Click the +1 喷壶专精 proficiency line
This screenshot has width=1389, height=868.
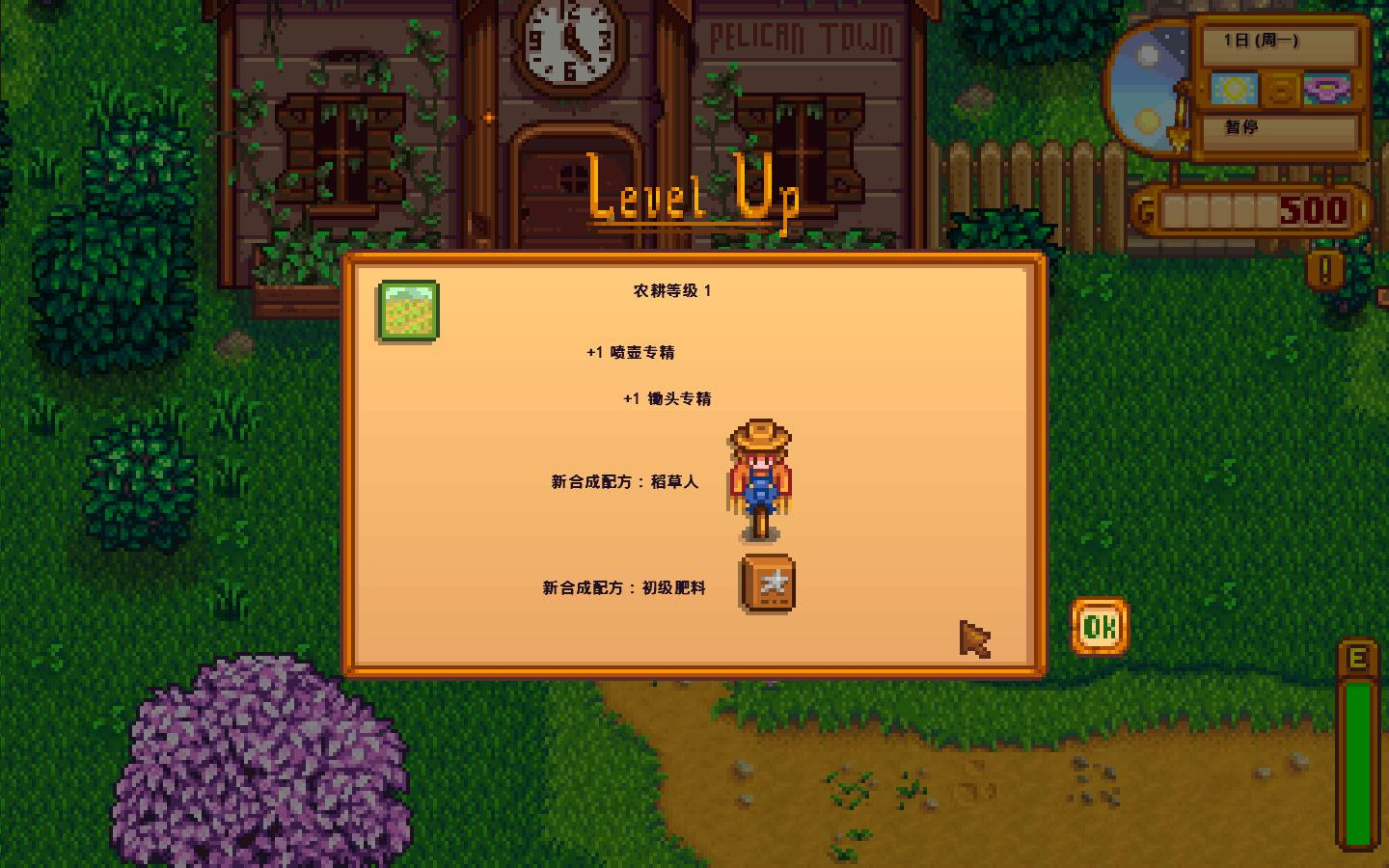632,352
